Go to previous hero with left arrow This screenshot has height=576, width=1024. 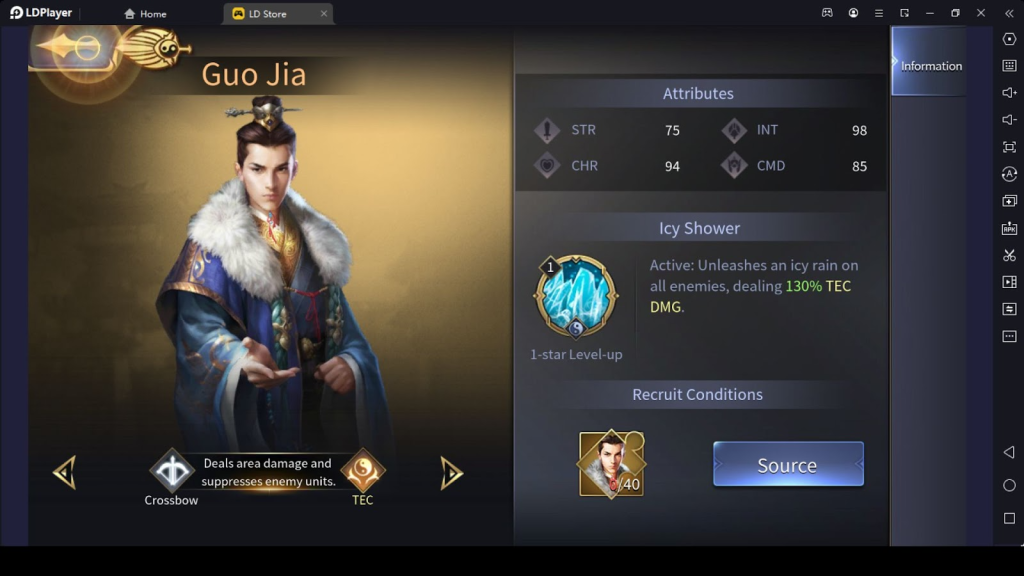click(65, 473)
